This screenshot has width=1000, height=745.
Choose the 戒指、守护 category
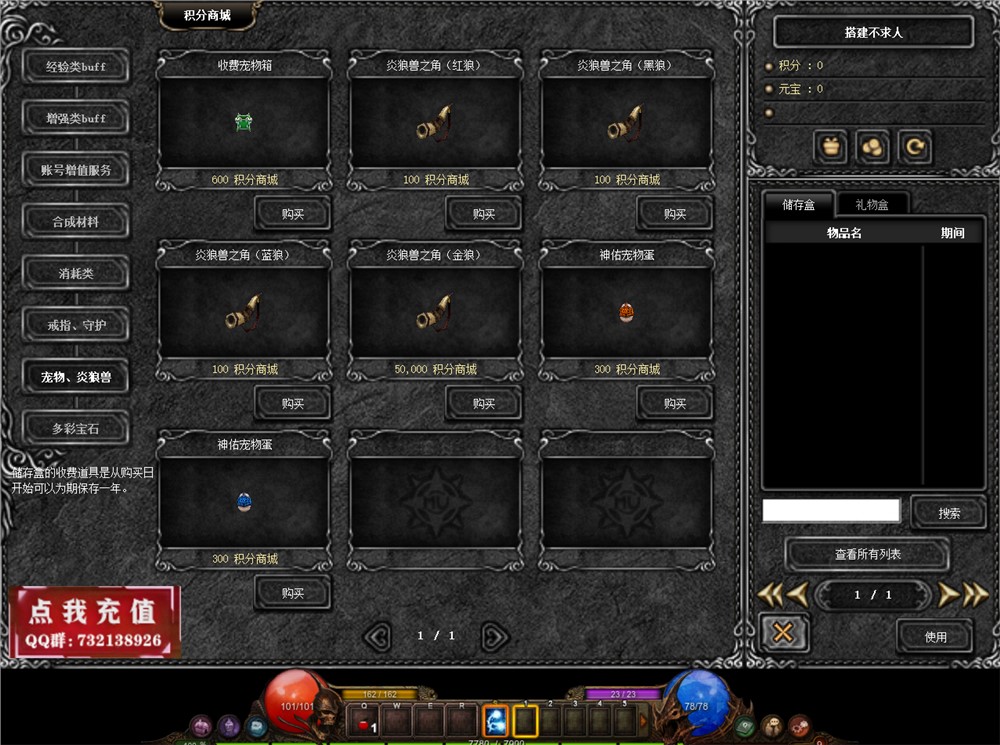76,325
